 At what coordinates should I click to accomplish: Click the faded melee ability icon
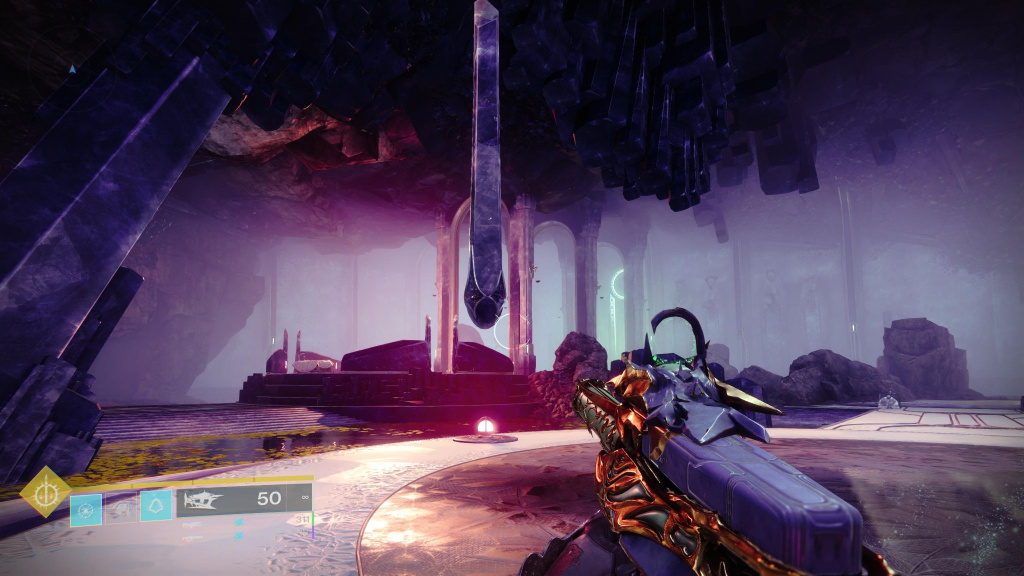(121, 509)
